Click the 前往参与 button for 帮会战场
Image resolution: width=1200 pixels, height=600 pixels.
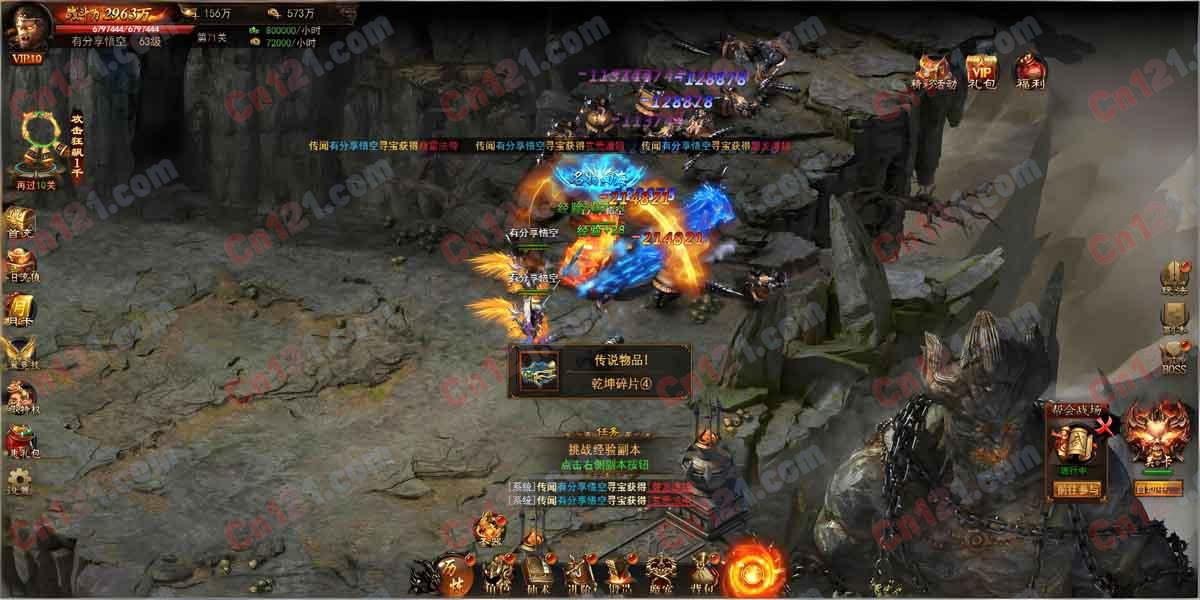tap(1076, 490)
